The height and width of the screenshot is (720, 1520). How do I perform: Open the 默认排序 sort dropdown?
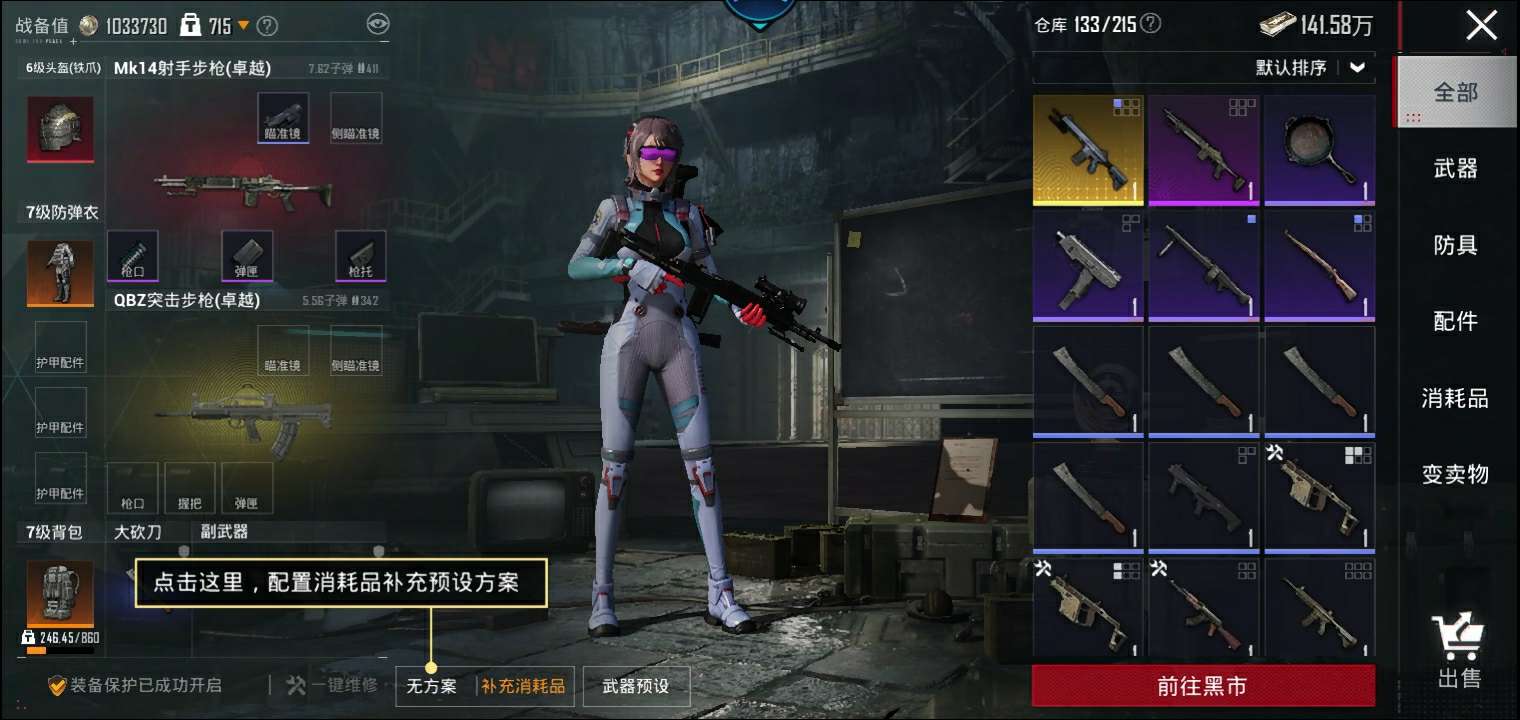(1311, 68)
